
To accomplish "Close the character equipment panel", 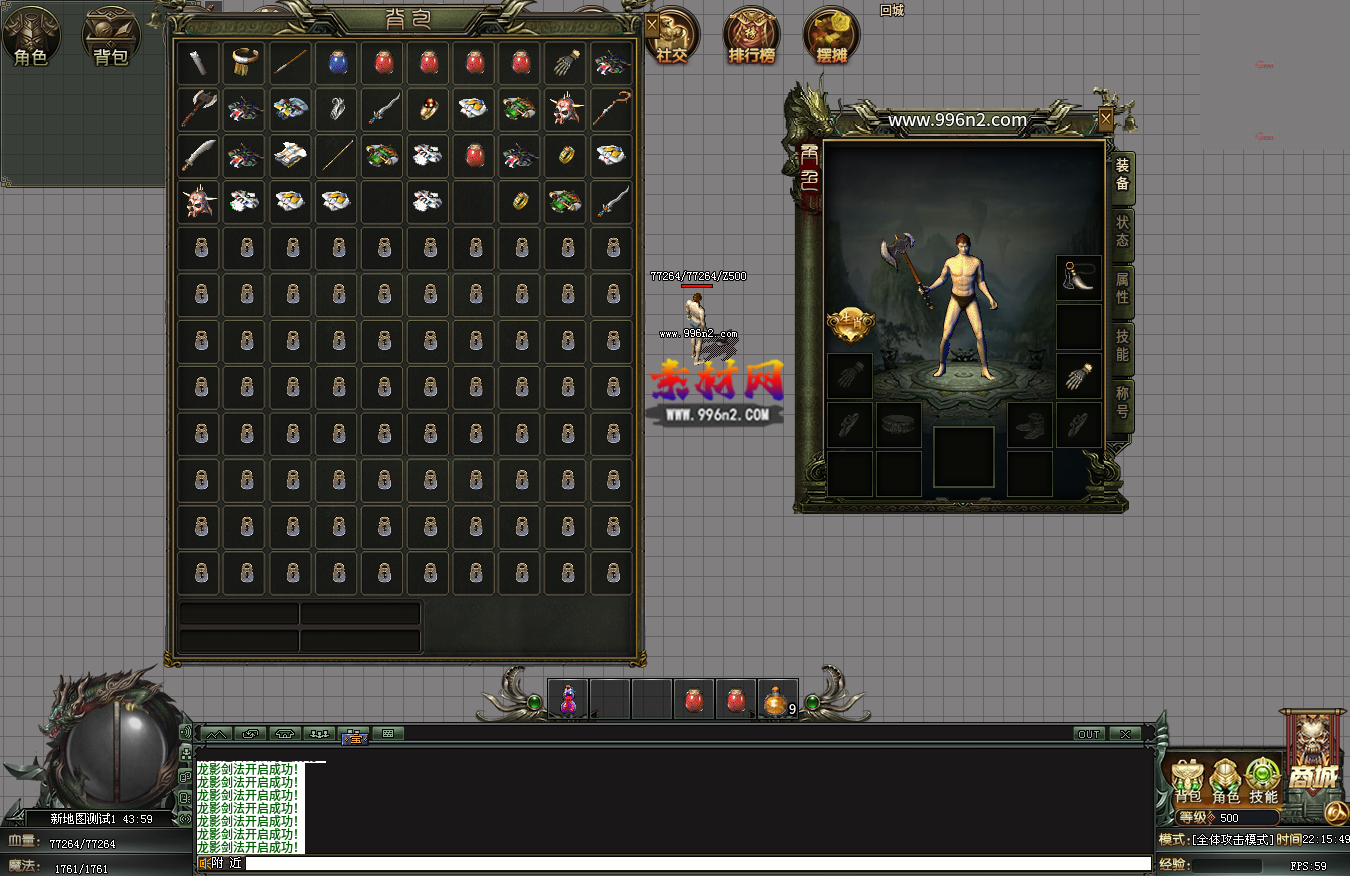I will coord(1105,119).
